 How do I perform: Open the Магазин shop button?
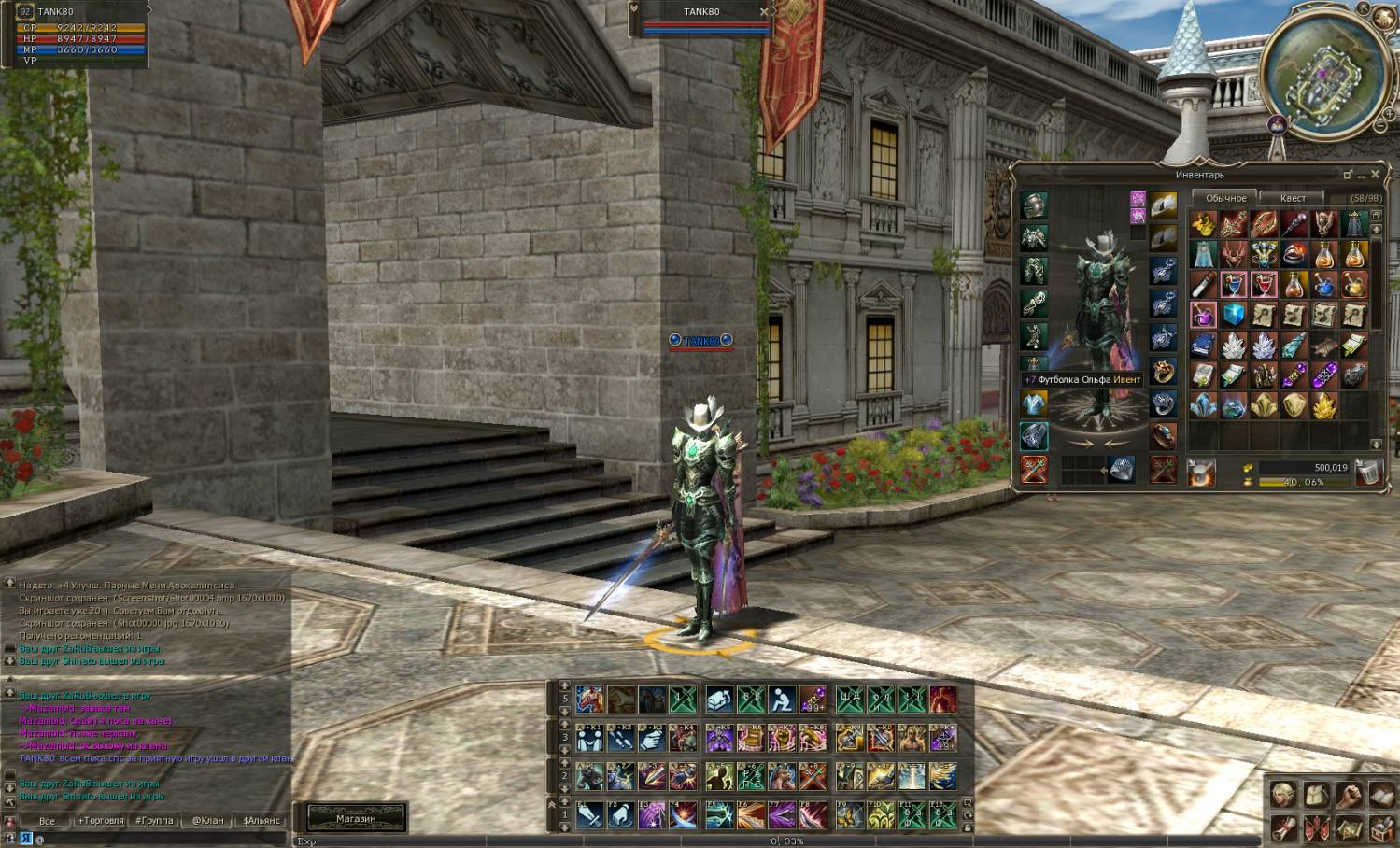click(355, 819)
